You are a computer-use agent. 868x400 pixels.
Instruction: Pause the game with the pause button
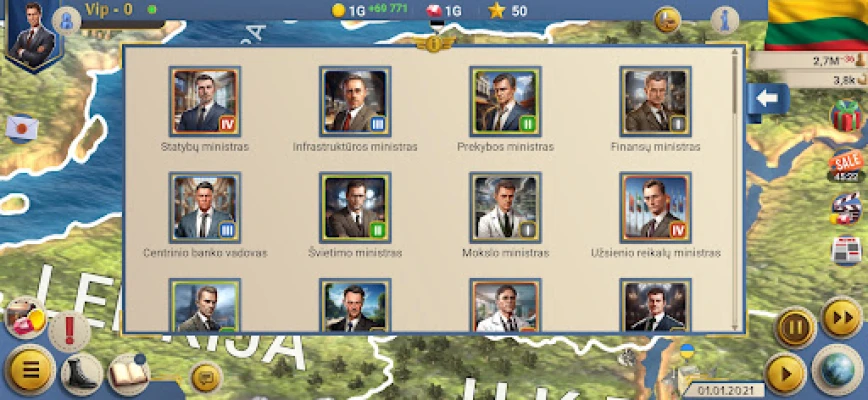click(x=795, y=326)
